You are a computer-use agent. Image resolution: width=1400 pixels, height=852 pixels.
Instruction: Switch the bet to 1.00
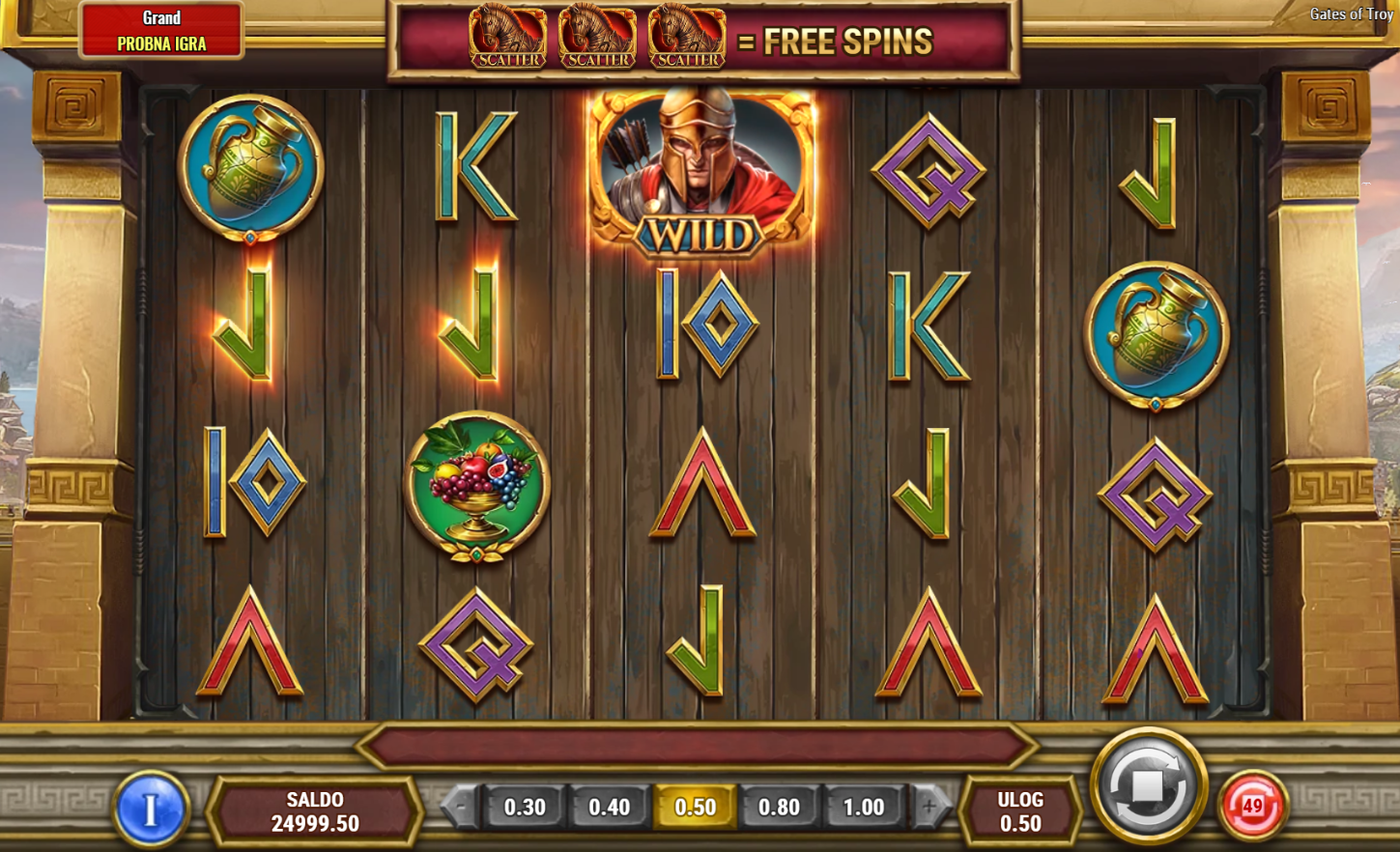click(x=863, y=807)
